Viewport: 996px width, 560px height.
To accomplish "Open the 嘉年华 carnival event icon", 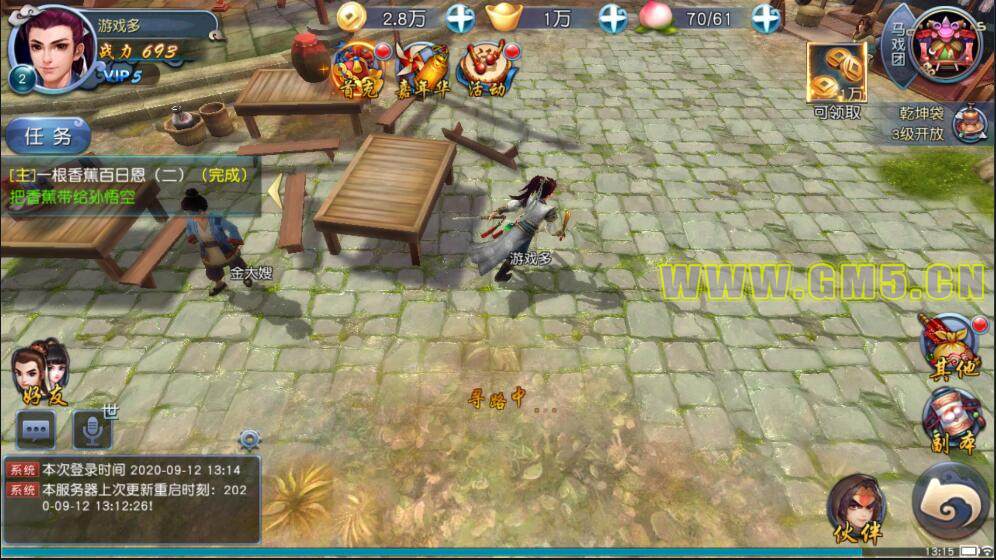I will coord(421,68).
